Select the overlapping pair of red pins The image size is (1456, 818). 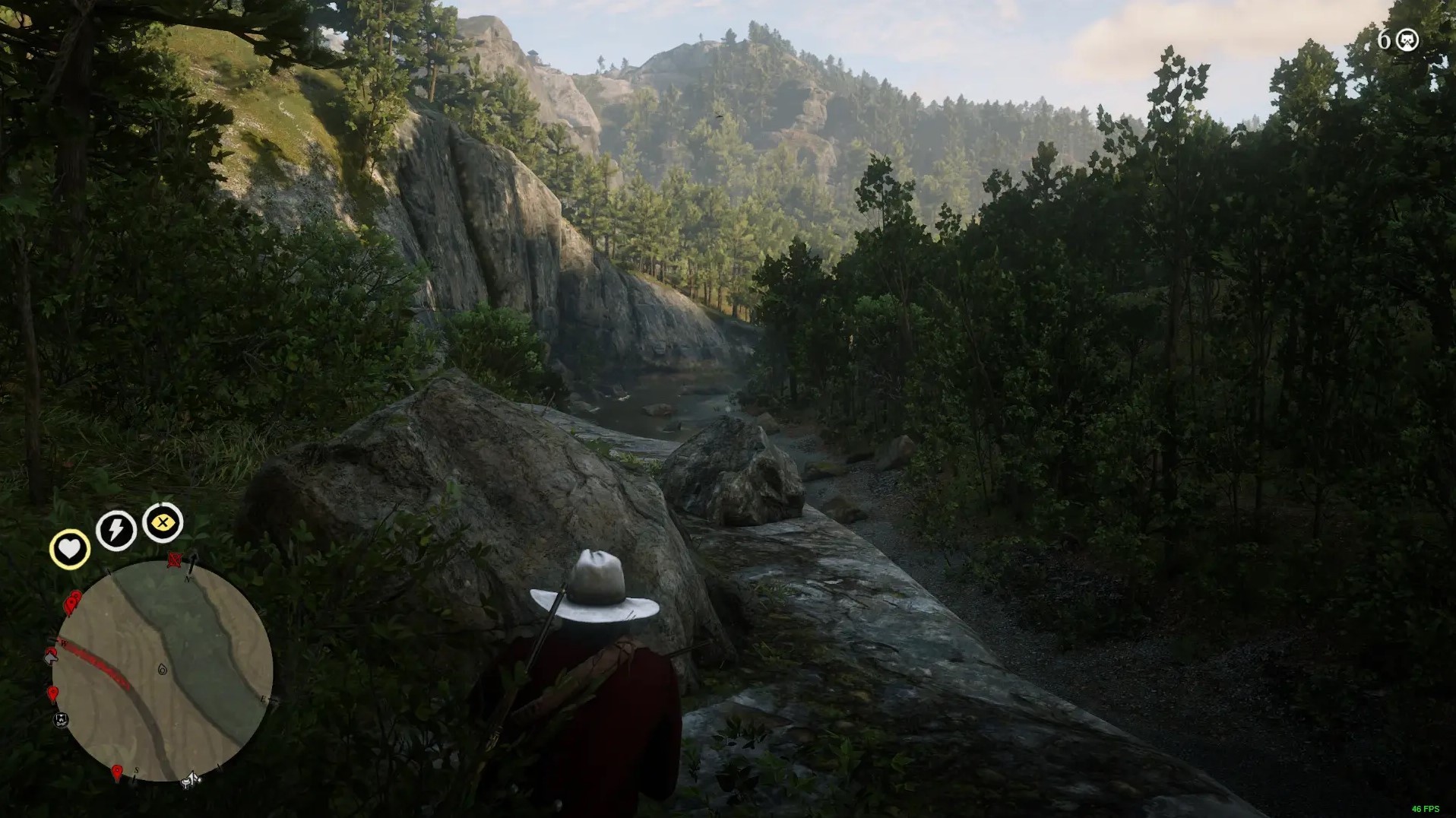tap(72, 603)
